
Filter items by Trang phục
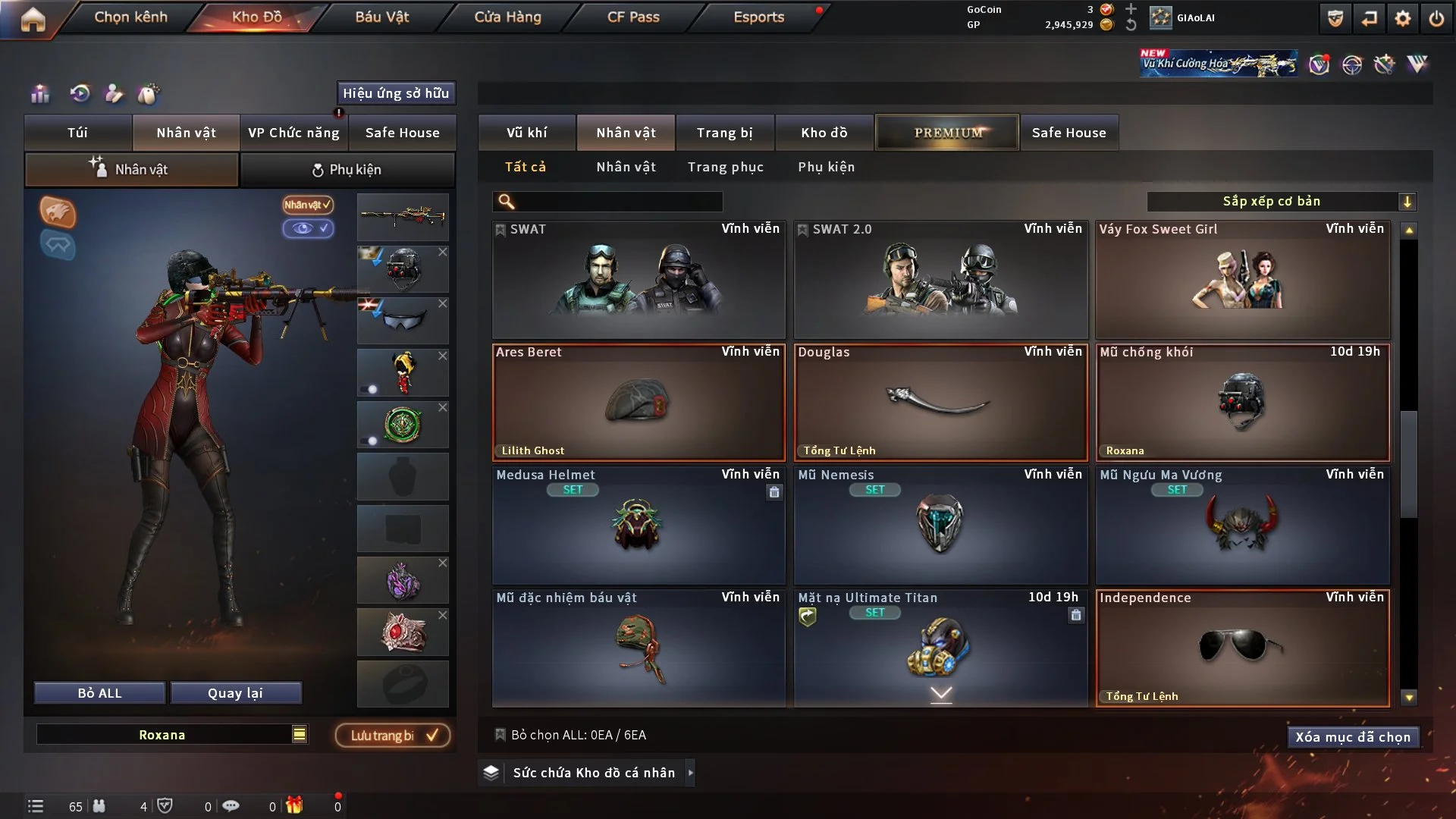(725, 167)
